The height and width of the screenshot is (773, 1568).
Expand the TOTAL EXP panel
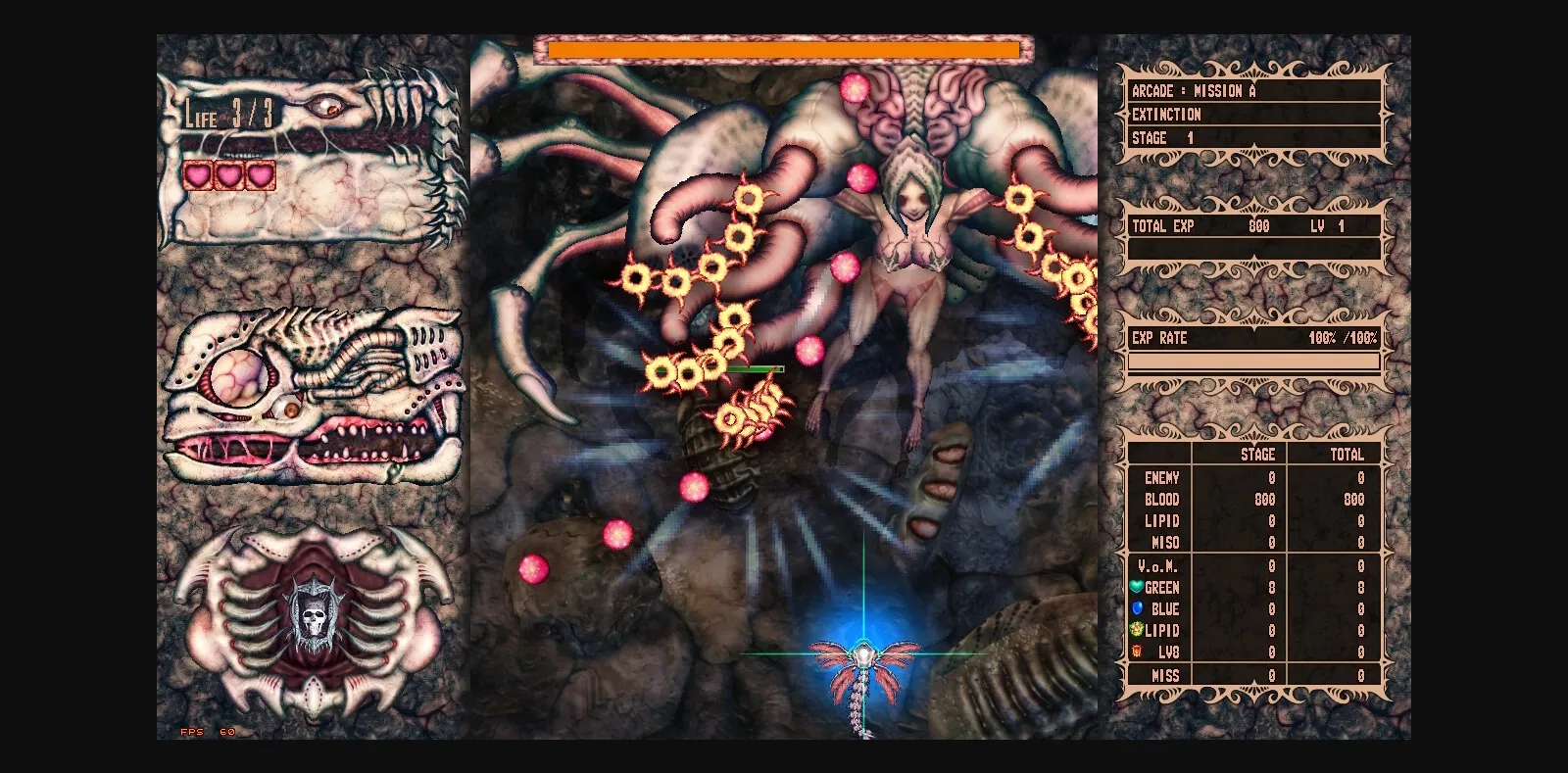(1162, 226)
